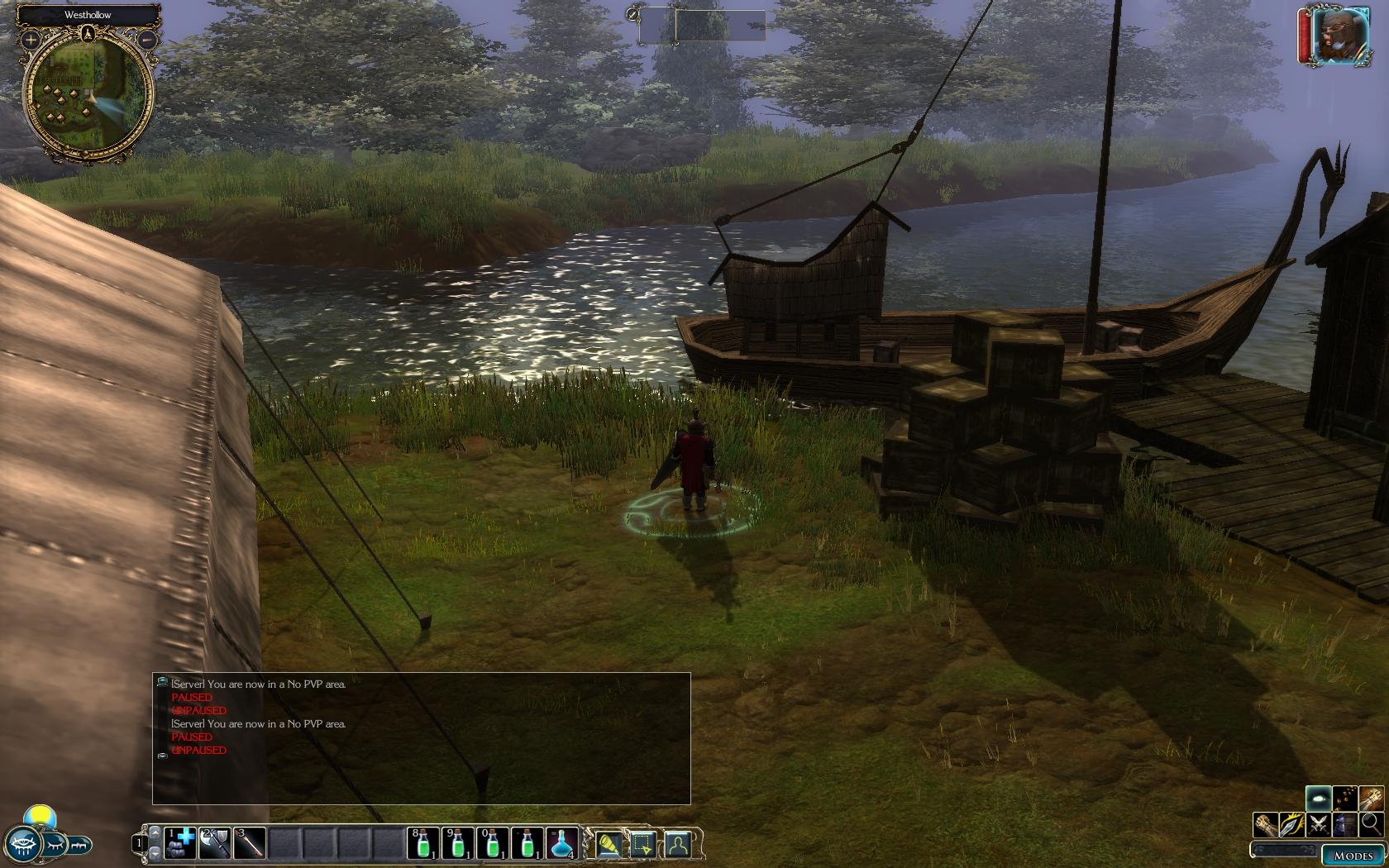The width and height of the screenshot is (1389, 868).
Task: Toggle the closed eye rest button
Action: coord(55,845)
